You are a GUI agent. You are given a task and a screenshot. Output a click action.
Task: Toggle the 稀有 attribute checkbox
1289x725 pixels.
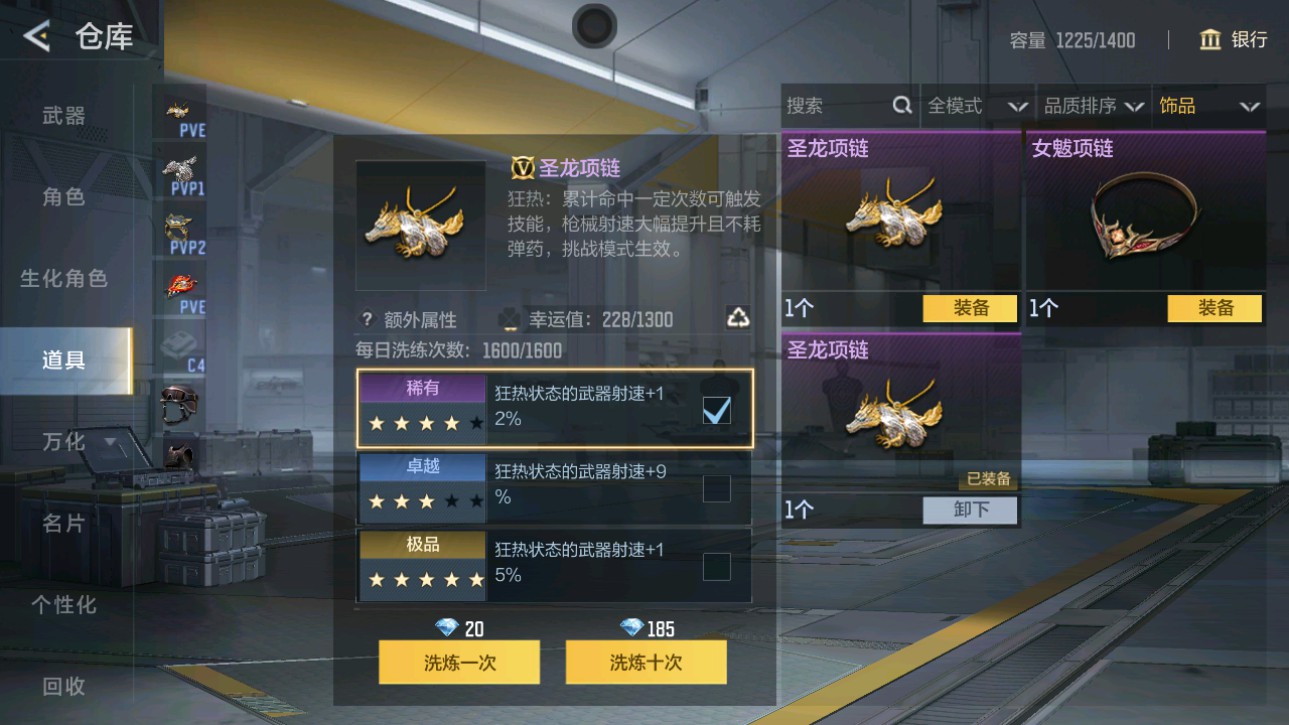(715, 409)
